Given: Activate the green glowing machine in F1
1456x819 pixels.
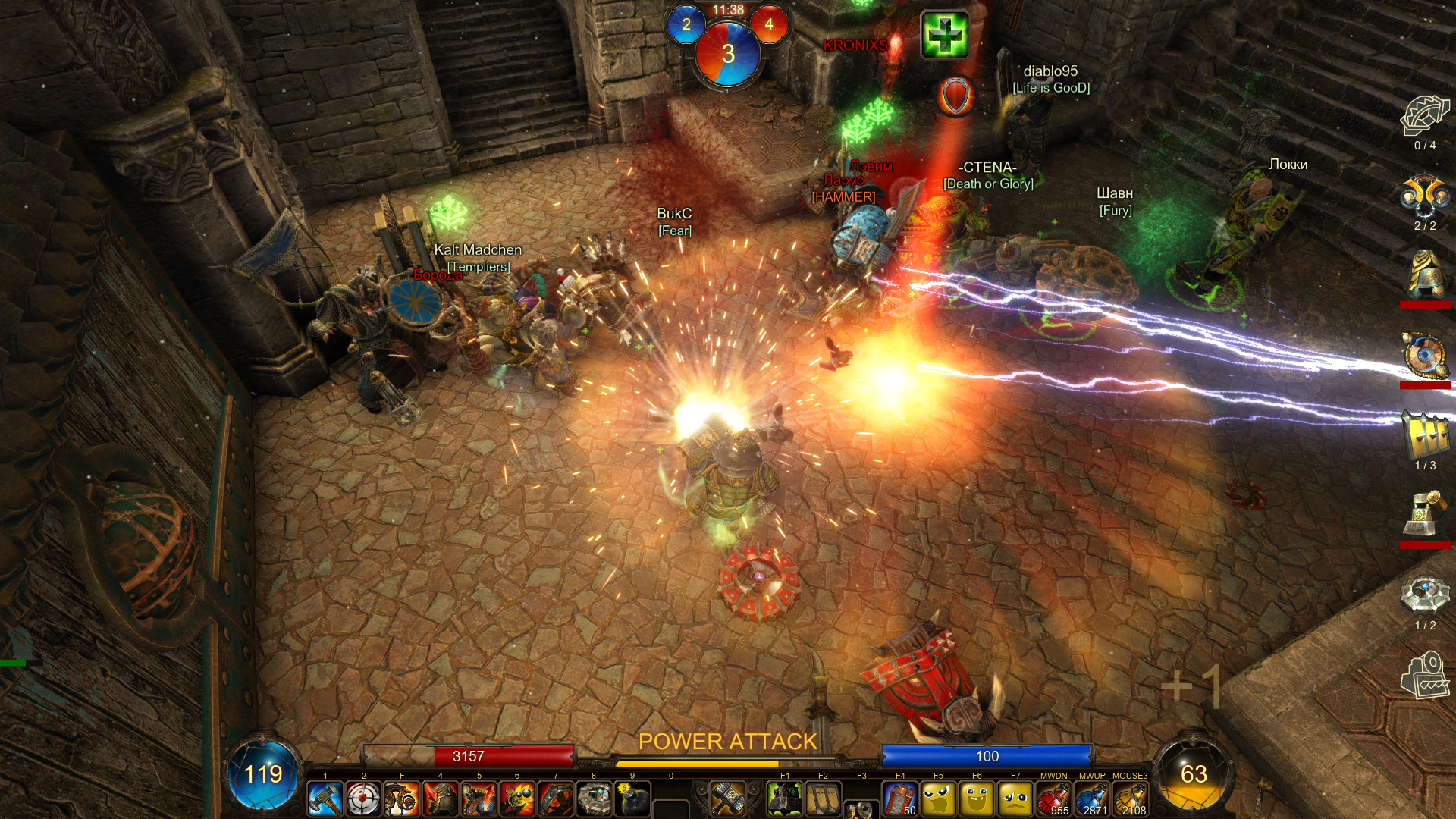Looking at the screenshot, I should click(x=785, y=799).
